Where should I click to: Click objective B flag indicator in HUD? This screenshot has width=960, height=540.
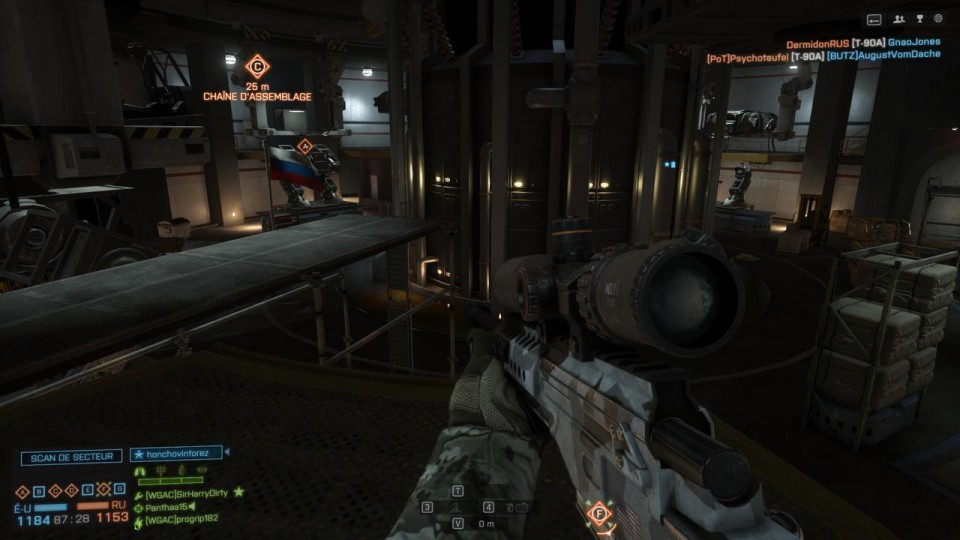tap(37, 490)
